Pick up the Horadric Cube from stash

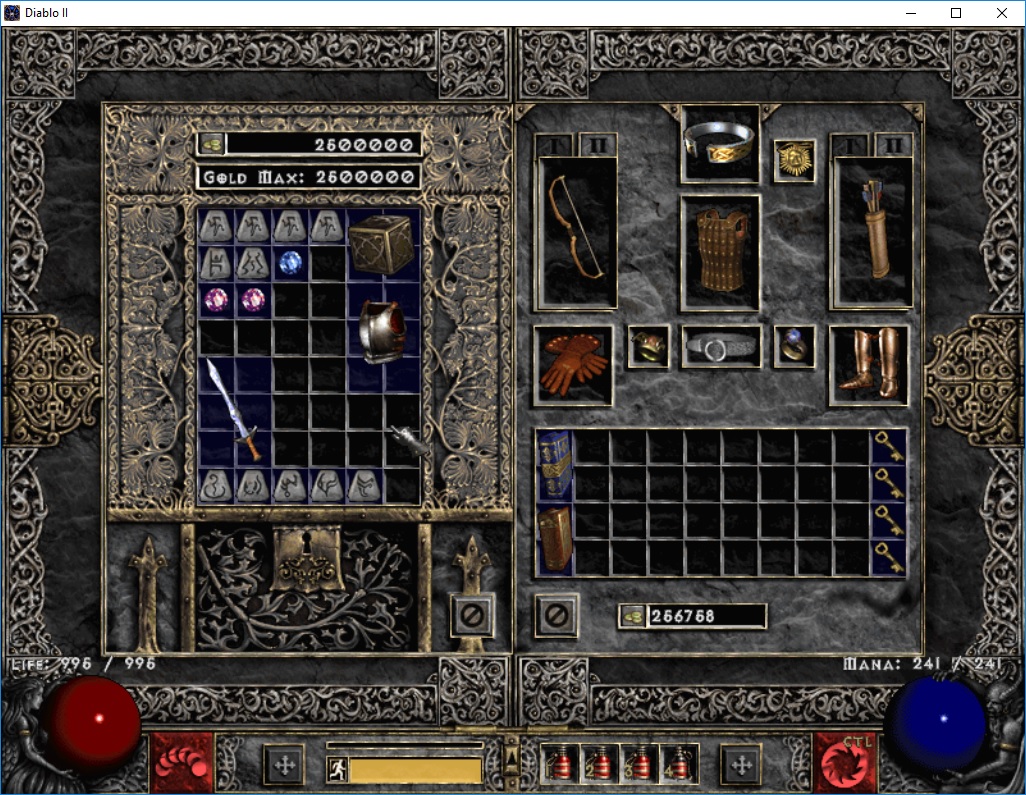(x=380, y=243)
